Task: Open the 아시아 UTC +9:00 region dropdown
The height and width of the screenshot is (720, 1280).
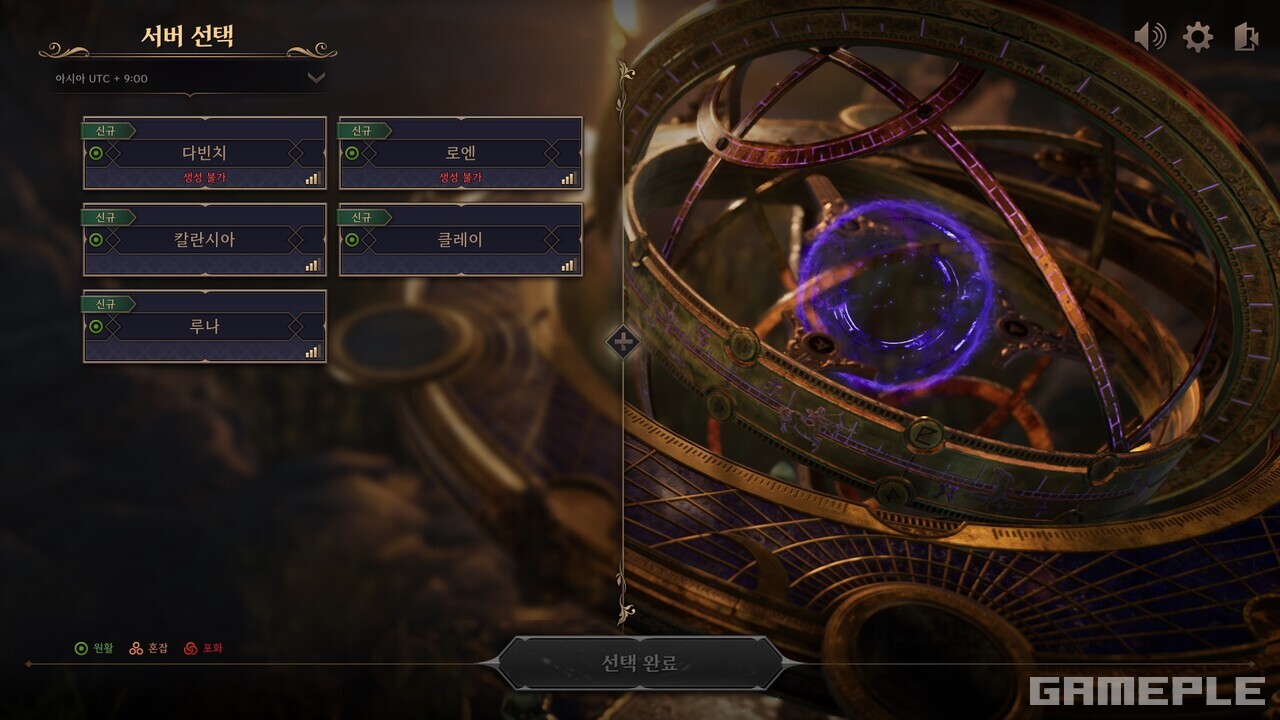Action: (x=316, y=78)
